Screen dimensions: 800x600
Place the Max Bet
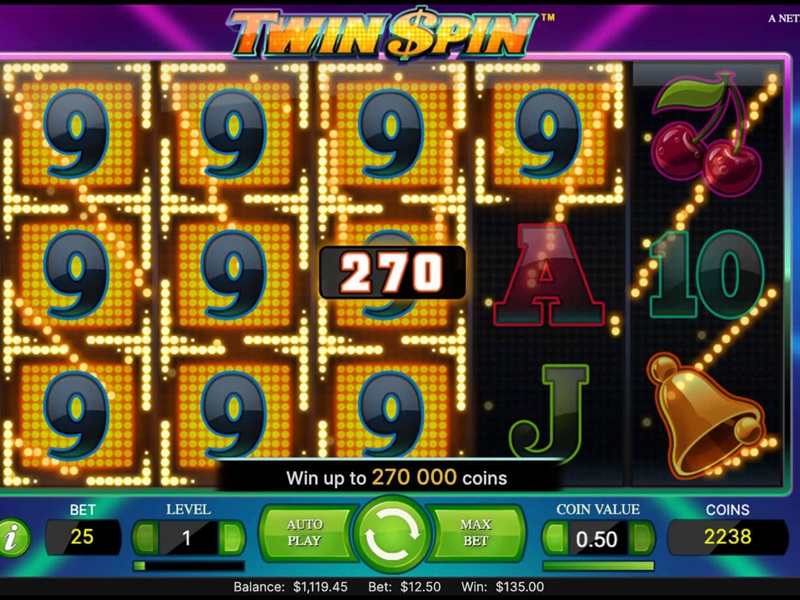click(476, 533)
